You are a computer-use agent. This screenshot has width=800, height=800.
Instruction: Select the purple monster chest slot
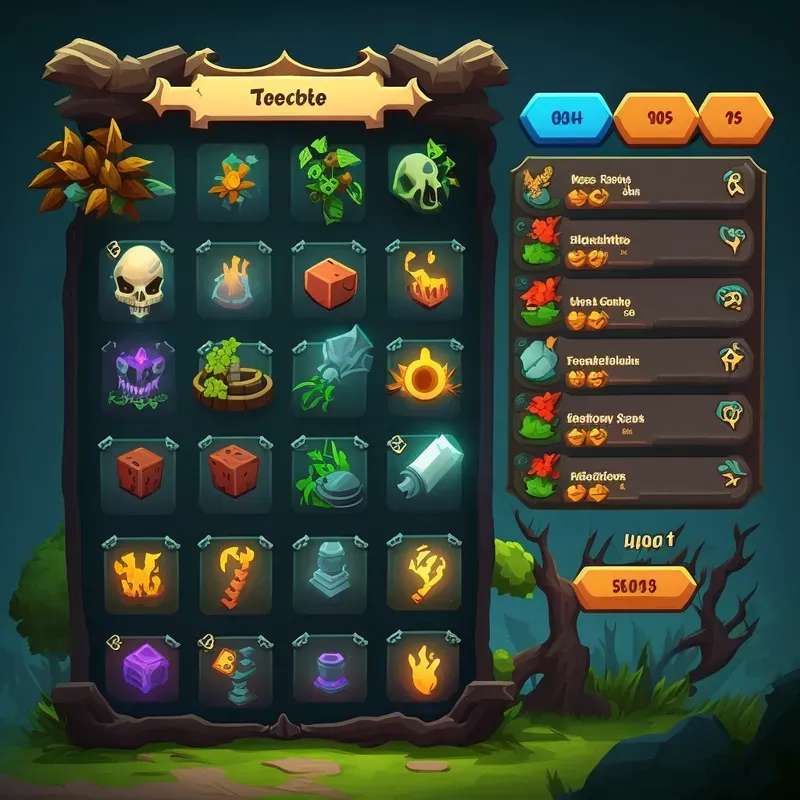pyautogui.click(x=137, y=373)
